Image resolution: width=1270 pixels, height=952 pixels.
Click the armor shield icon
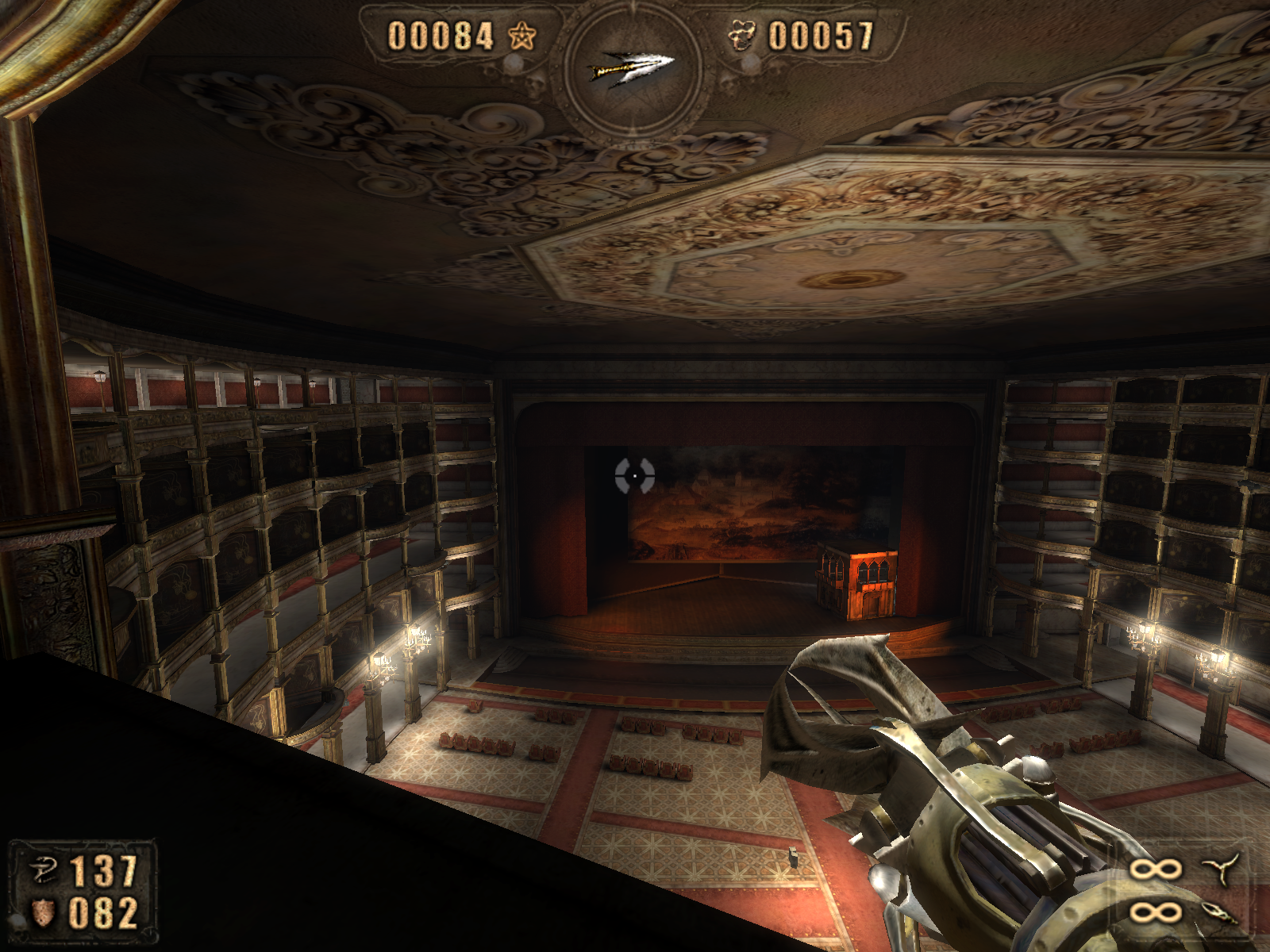click(43, 912)
